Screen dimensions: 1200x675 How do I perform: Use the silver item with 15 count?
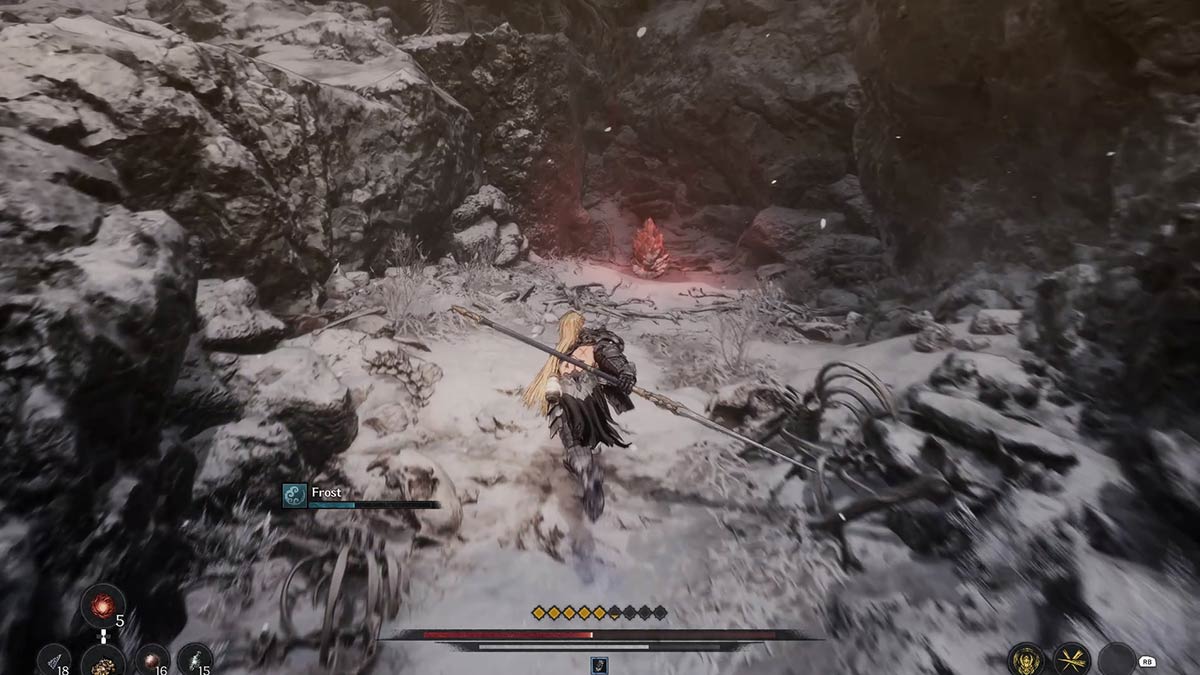coord(195,660)
